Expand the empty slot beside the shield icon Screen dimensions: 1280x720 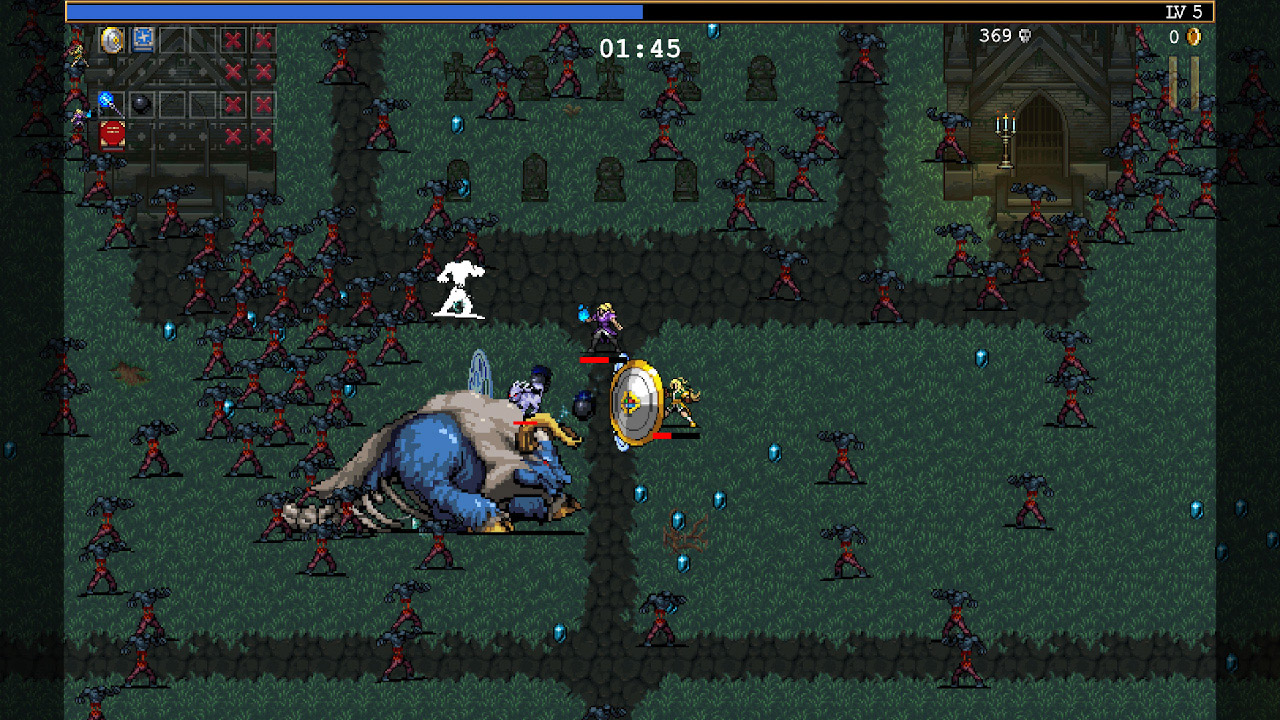[x=173, y=40]
